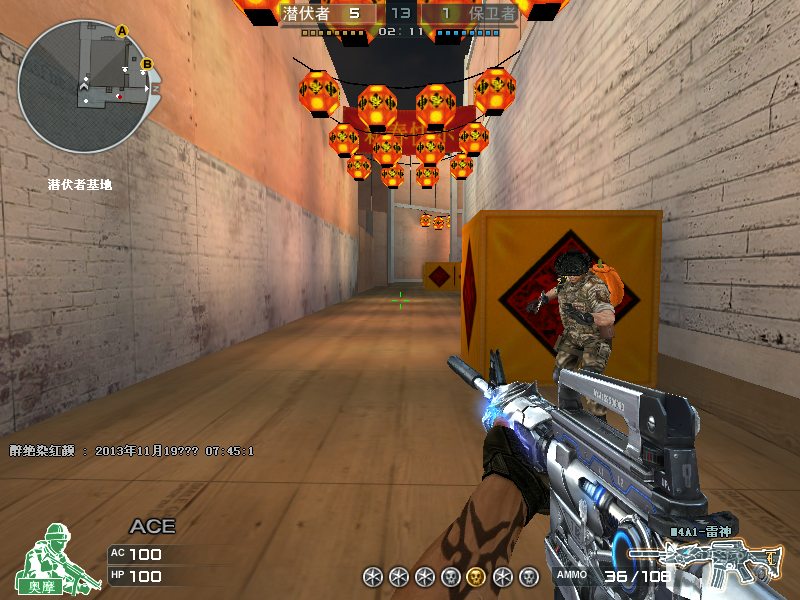Select bomb site B marker on minimap

(x=146, y=65)
